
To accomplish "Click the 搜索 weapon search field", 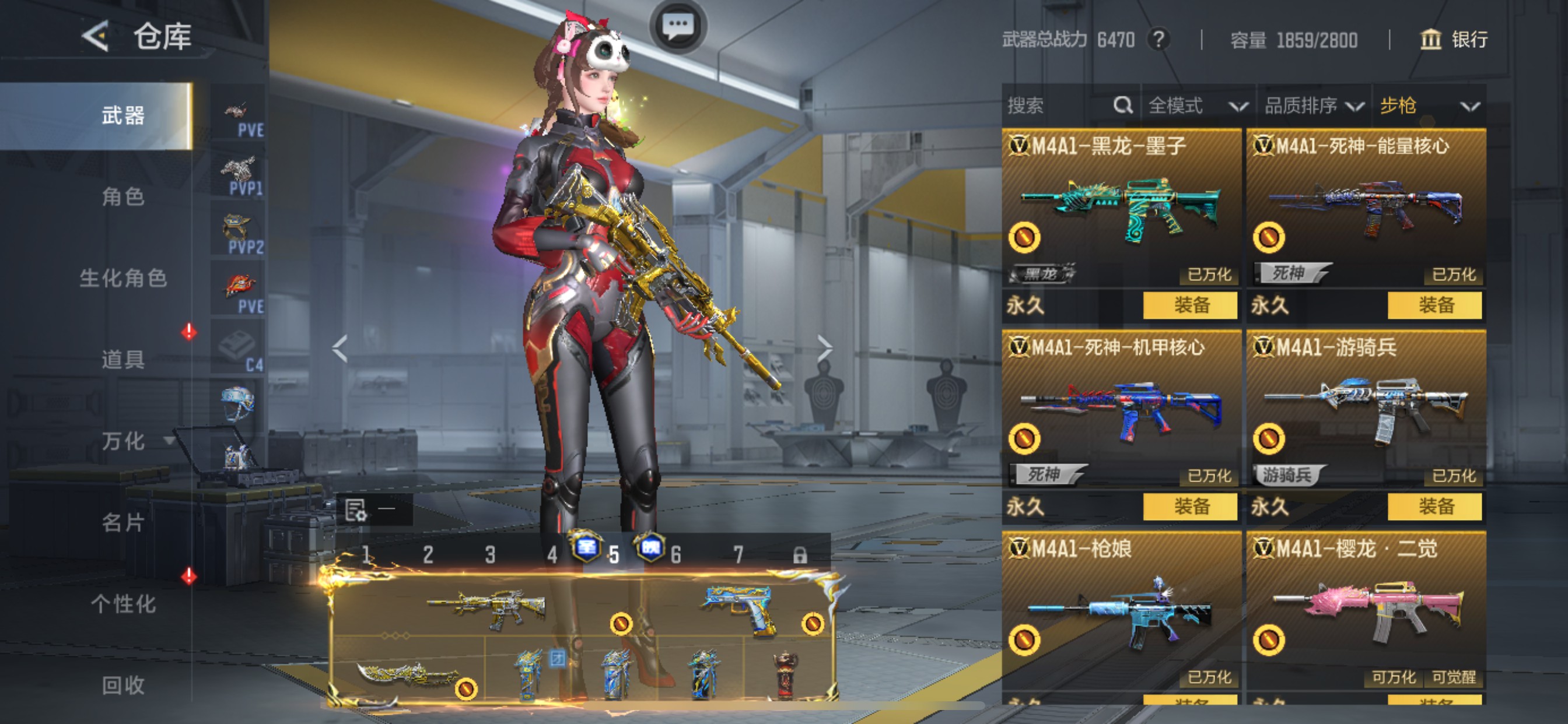I will point(1059,106).
